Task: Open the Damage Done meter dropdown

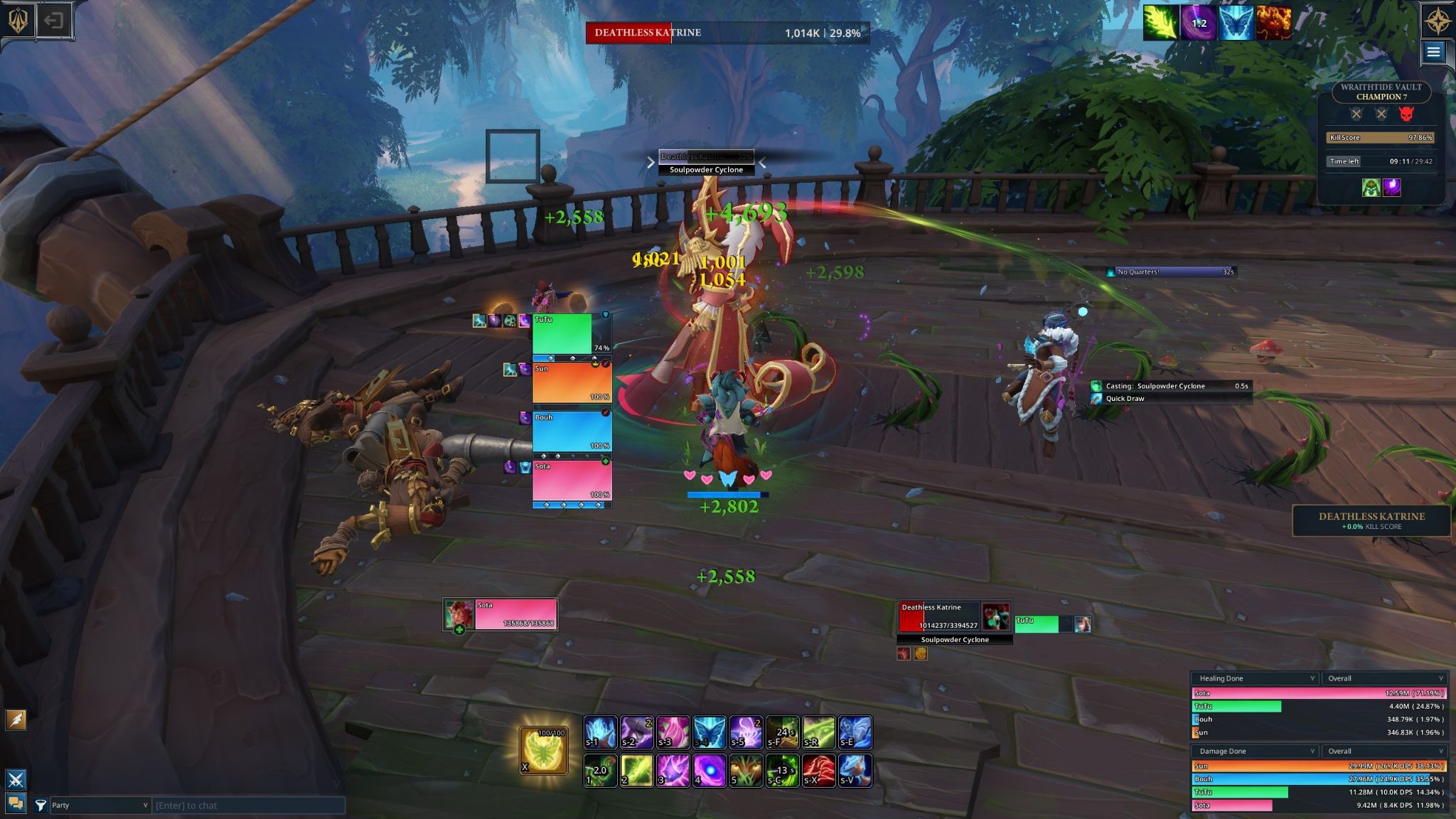Action: pyautogui.click(x=1255, y=751)
